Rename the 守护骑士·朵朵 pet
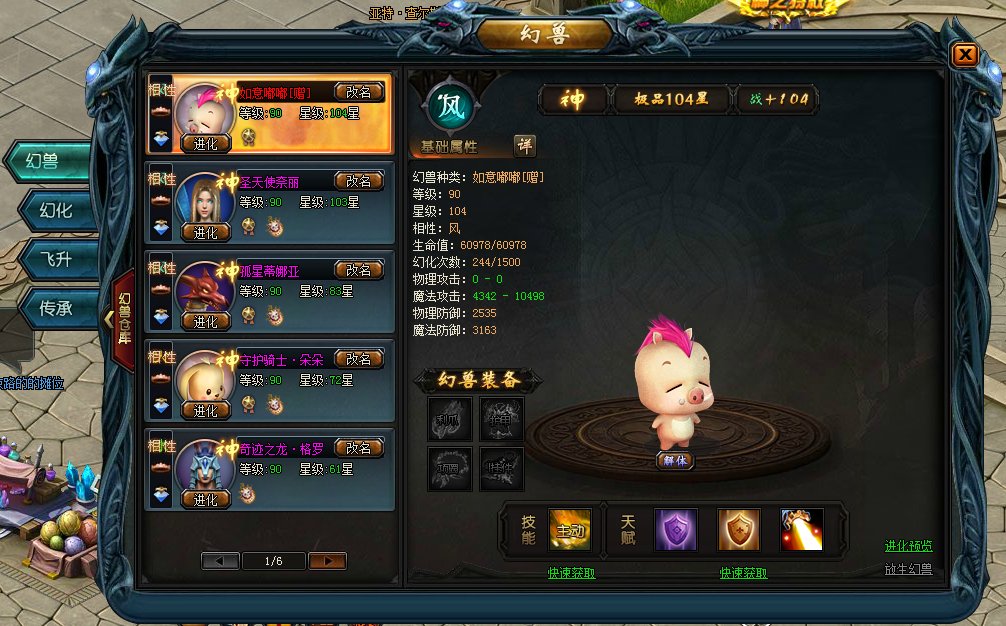 [358, 359]
